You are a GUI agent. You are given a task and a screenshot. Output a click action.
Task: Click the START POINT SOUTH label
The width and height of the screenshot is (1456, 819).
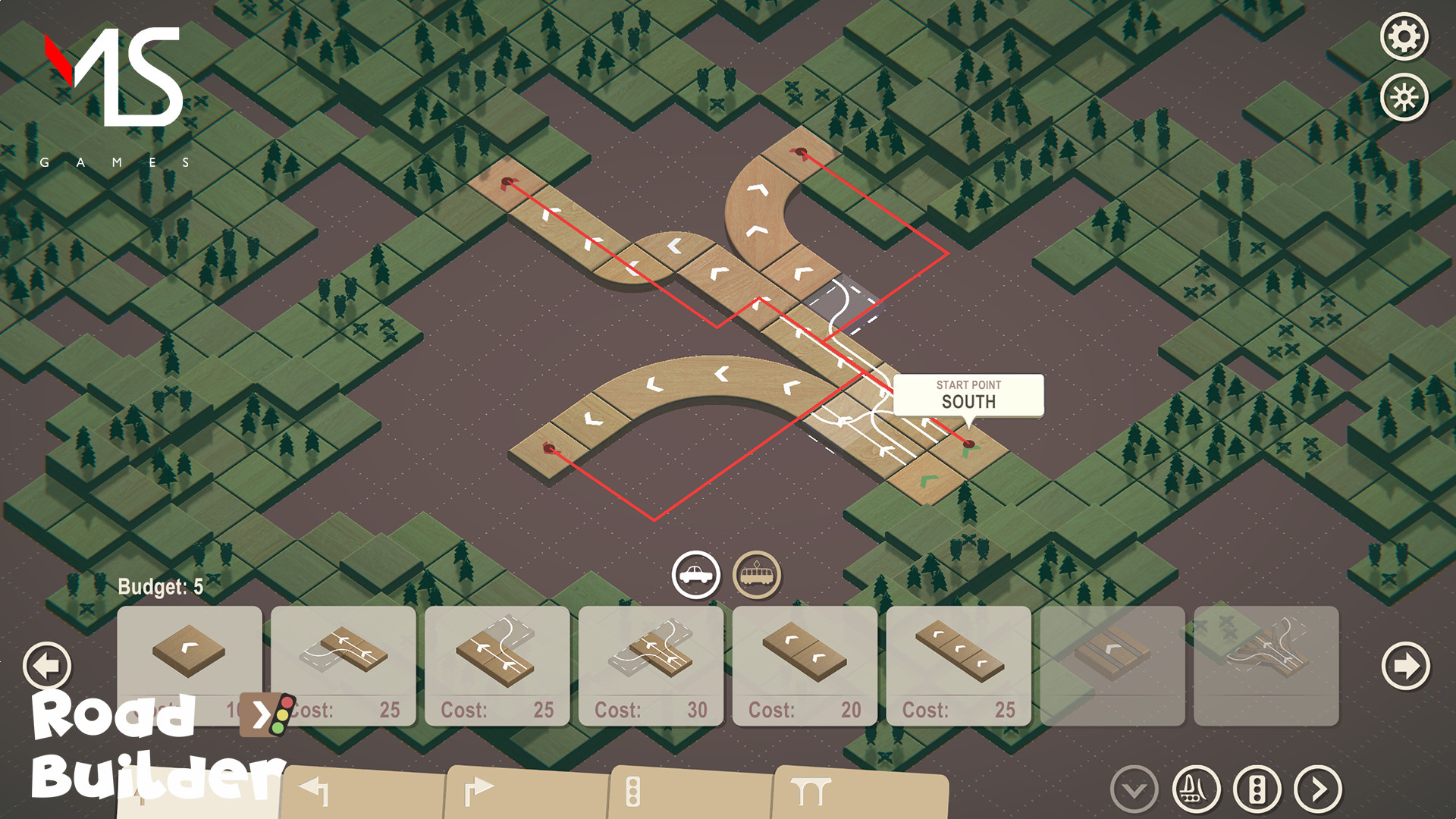pos(968,395)
